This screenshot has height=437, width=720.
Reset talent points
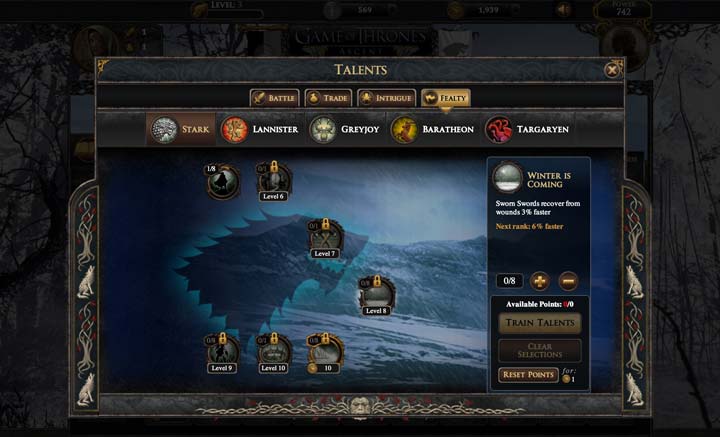tap(527, 375)
